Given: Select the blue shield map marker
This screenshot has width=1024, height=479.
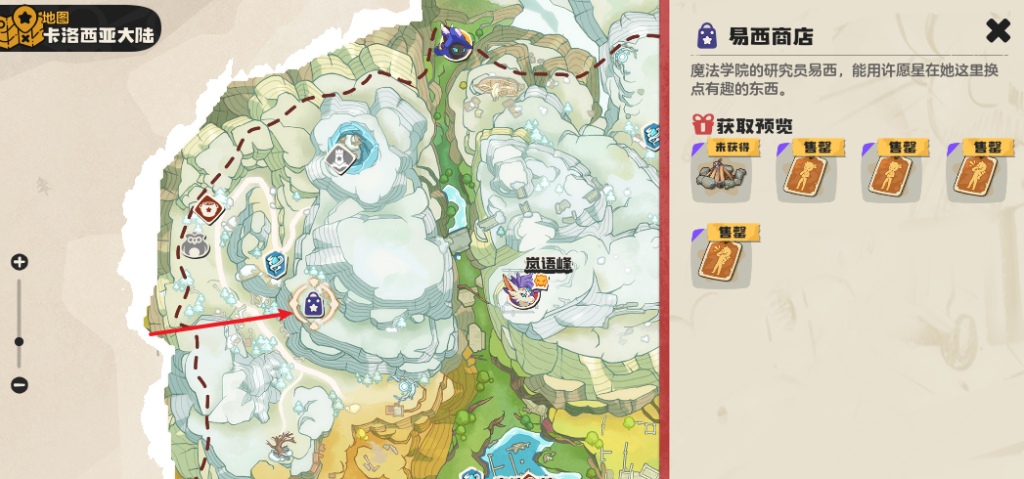Looking at the screenshot, I should click(x=277, y=263).
